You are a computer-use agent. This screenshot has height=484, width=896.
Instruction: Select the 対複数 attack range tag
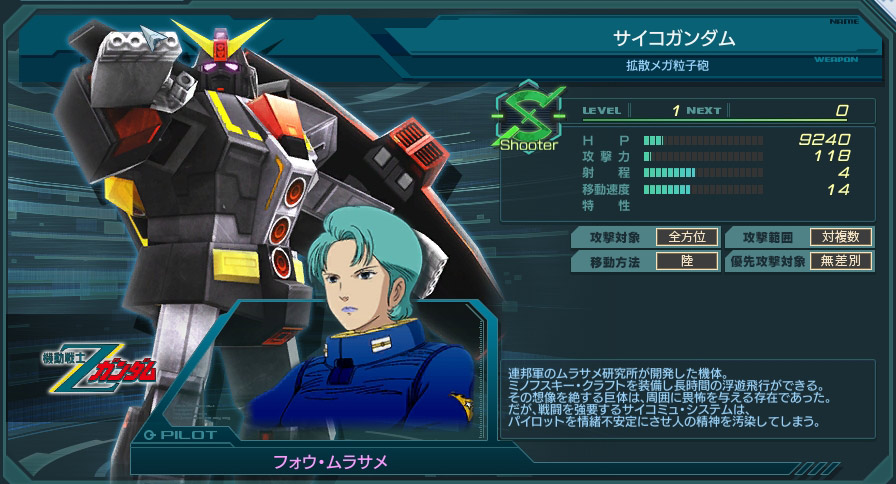pos(841,237)
